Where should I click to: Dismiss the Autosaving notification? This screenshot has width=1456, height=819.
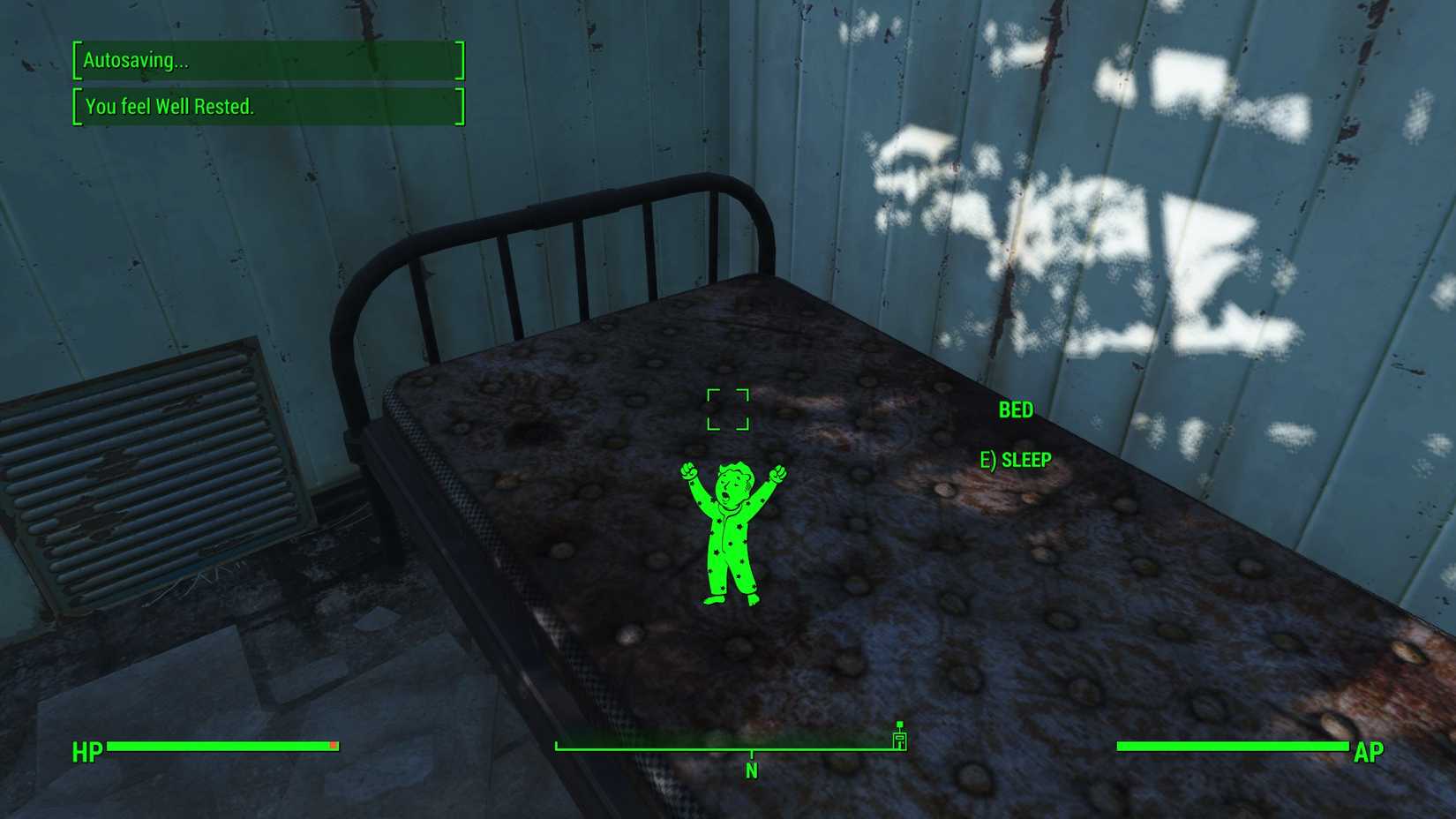tap(265, 62)
